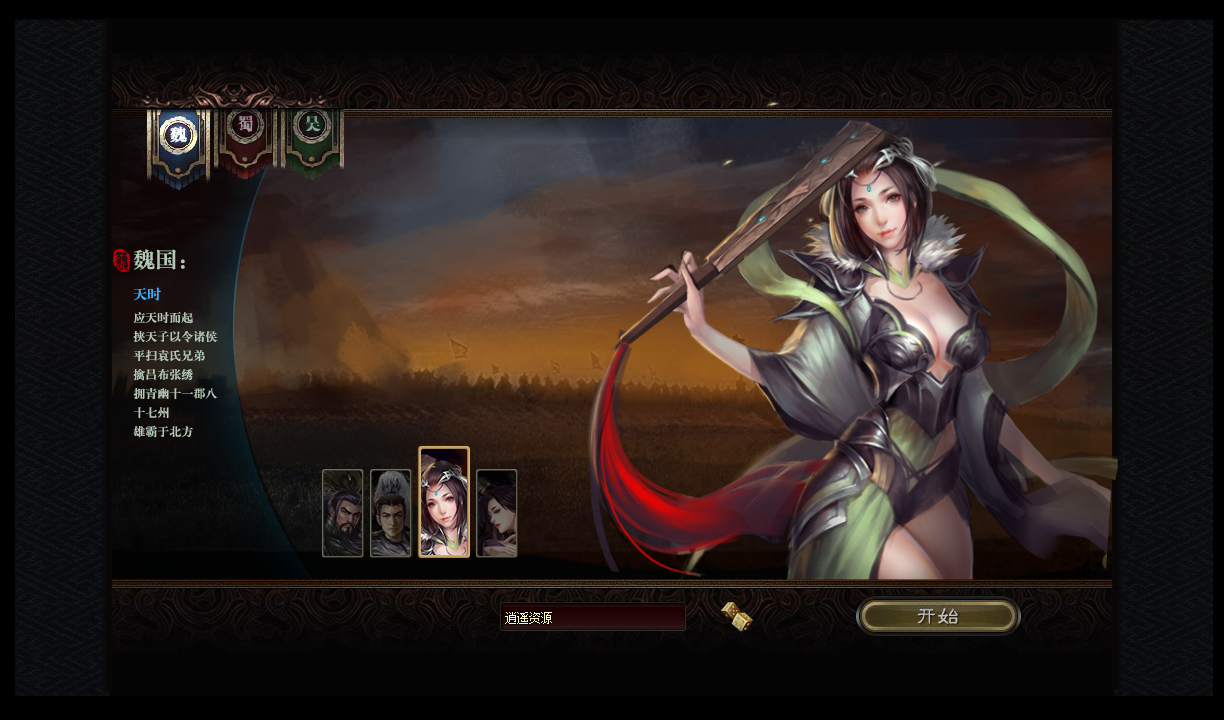Click the character name input field
The height and width of the screenshot is (720, 1224).
point(592,617)
